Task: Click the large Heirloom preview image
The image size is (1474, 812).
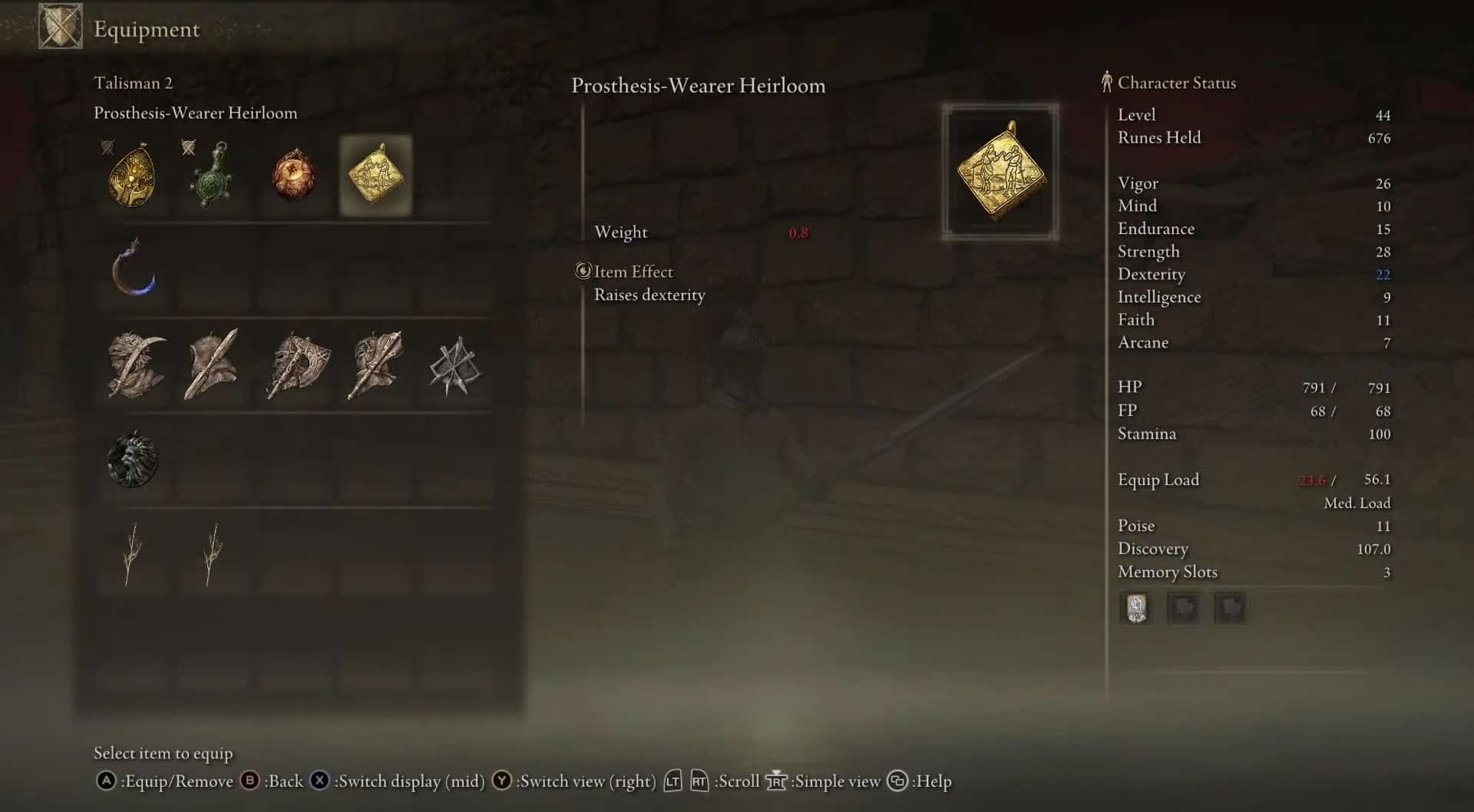Action: 1000,172
